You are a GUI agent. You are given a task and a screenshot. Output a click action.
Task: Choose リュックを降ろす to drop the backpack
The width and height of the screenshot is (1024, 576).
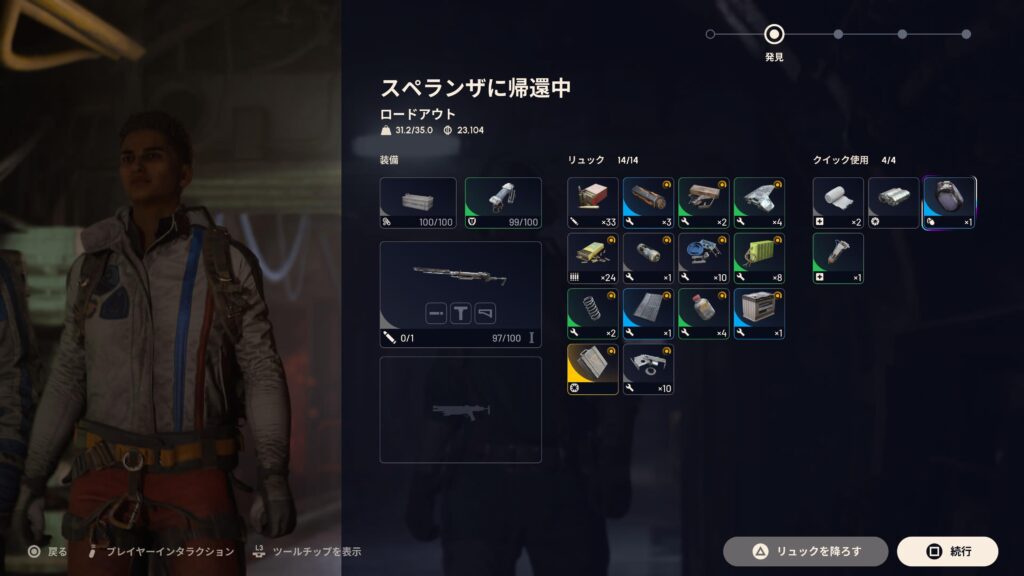tap(806, 551)
